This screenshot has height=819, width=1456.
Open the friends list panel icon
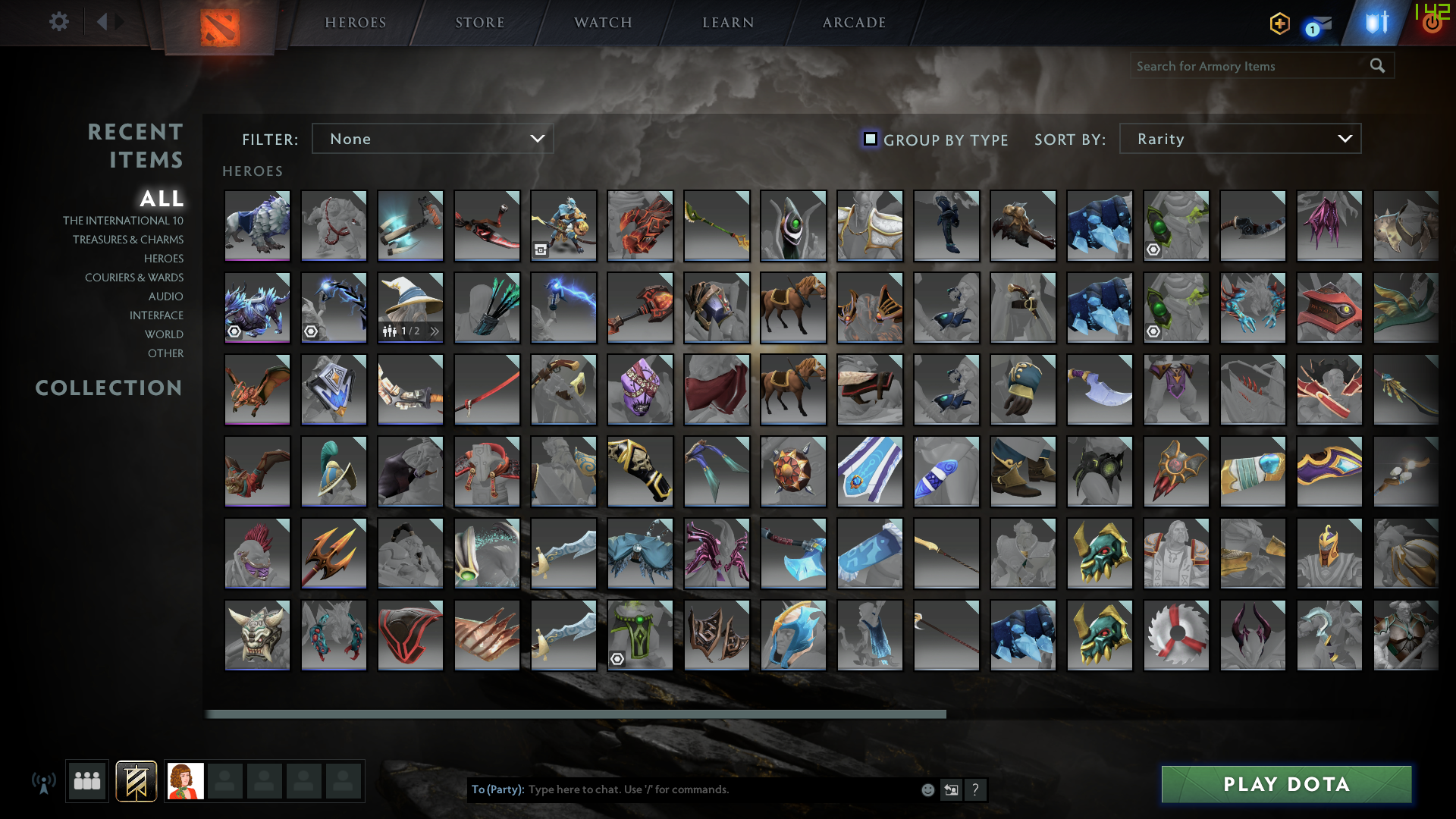[x=86, y=780]
